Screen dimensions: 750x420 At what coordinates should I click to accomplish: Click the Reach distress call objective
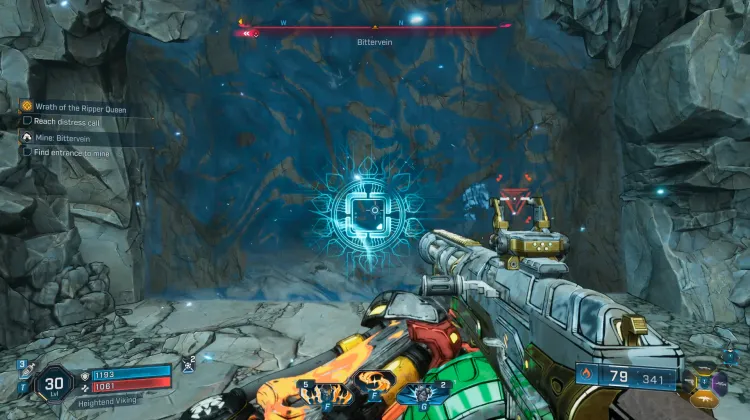click(66, 121)
